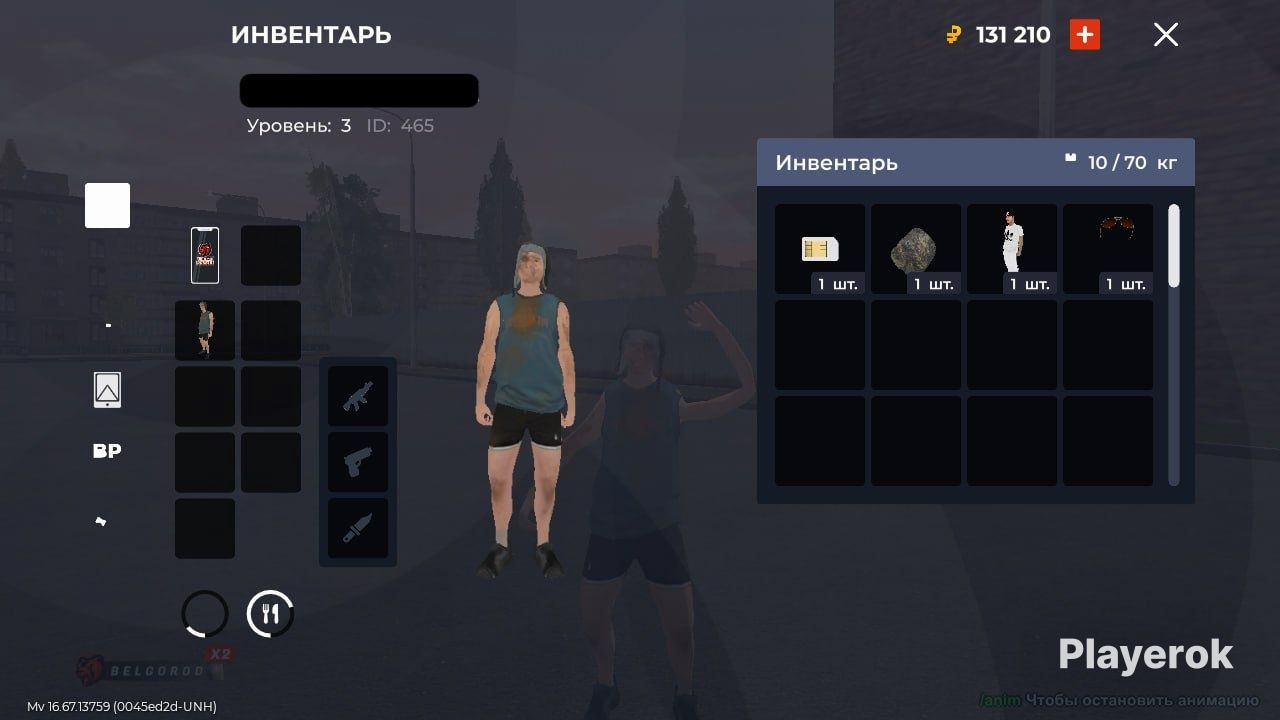The height and width of the screenshot is (720, 1280).
Task: Choose the white outfit skin item
Action: [1012, 249]
